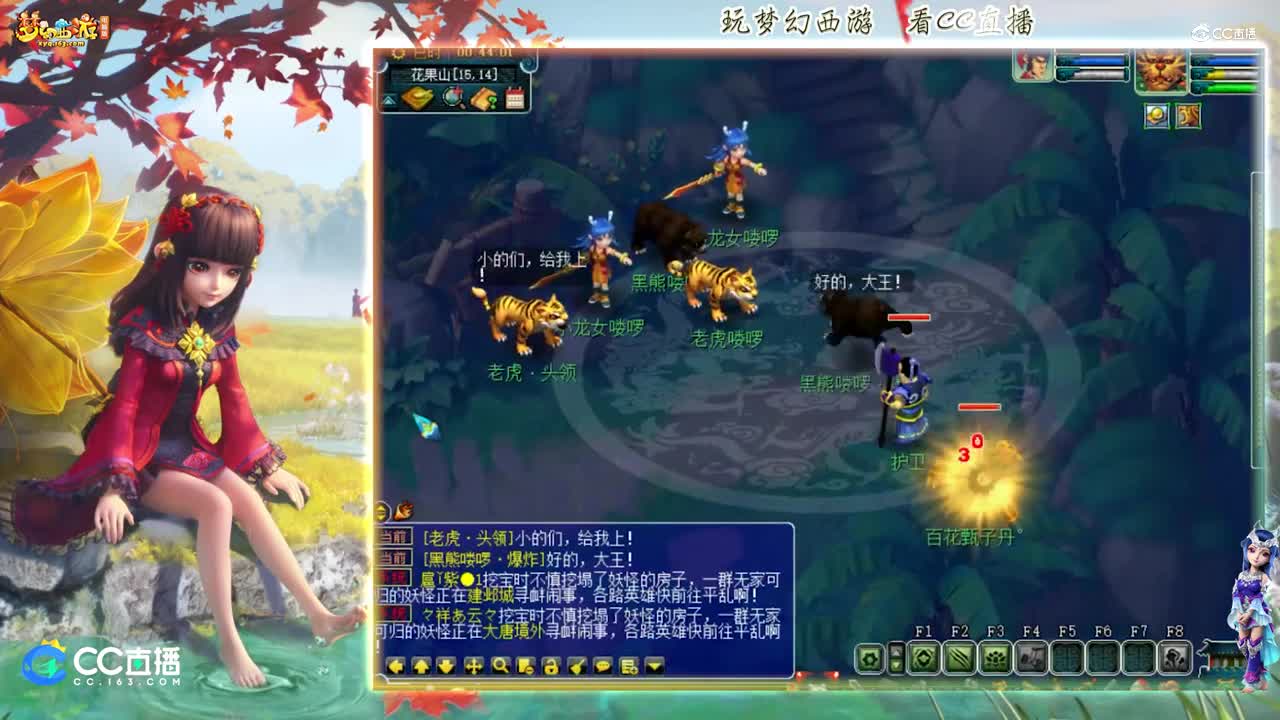Select the F1 skill icon in the hotkey bar
Screen dimensions: 1280x720
[x=924, y=658]
